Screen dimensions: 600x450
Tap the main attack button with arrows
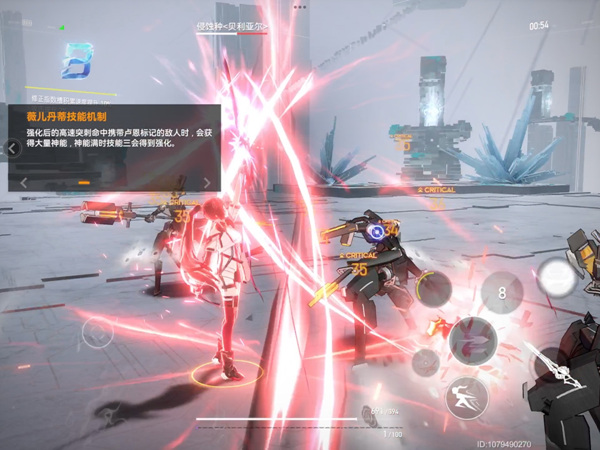[472, 341]
